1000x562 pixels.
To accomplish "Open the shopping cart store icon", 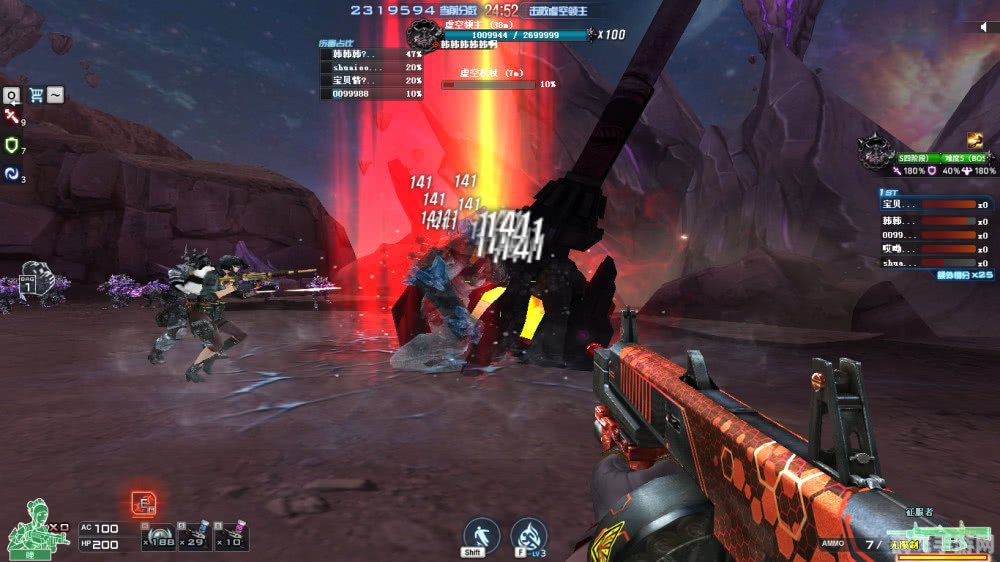I will pyautogui.click(x=37, y=95).
